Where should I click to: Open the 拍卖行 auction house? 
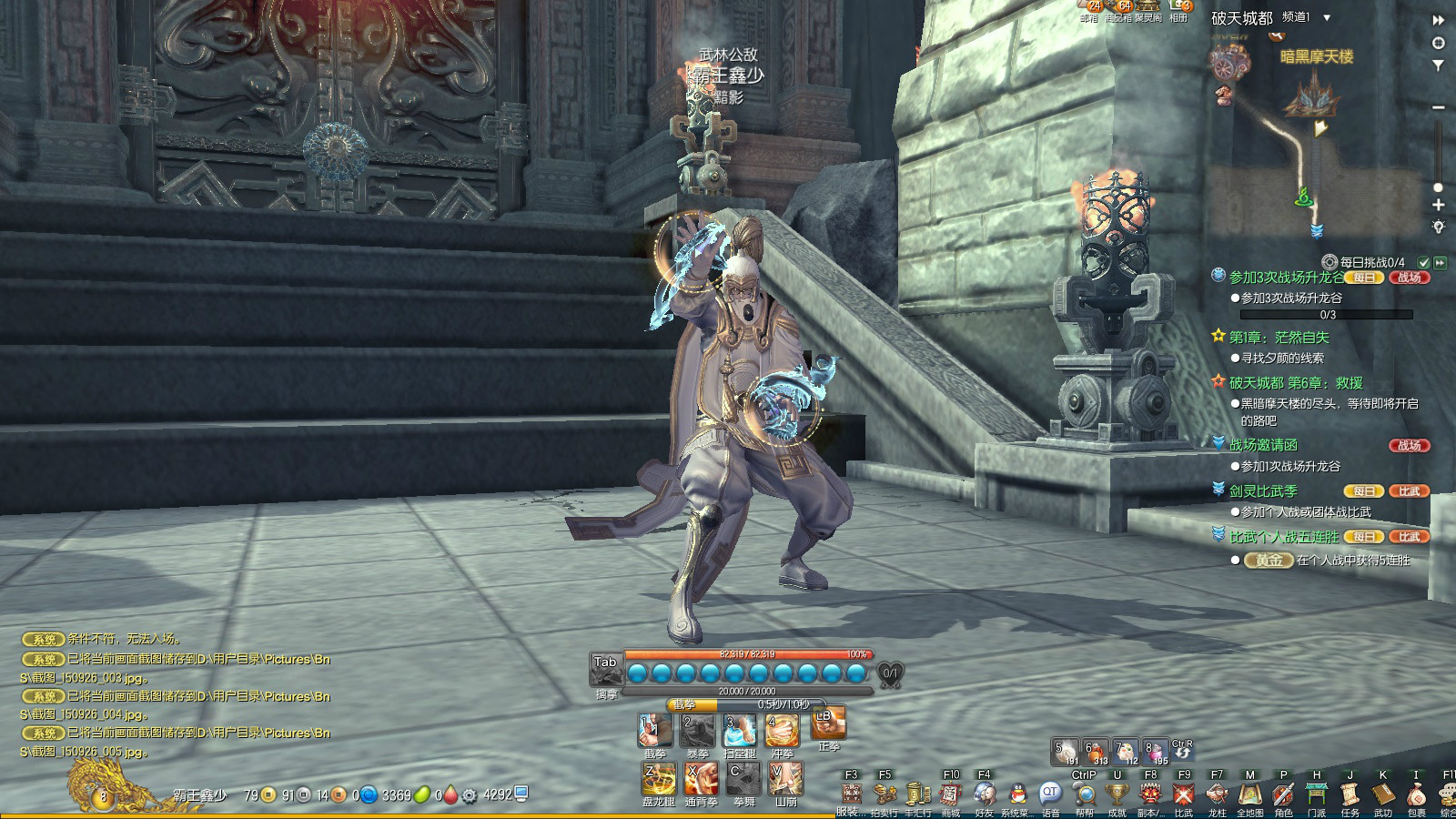click(x=884, y=794)
